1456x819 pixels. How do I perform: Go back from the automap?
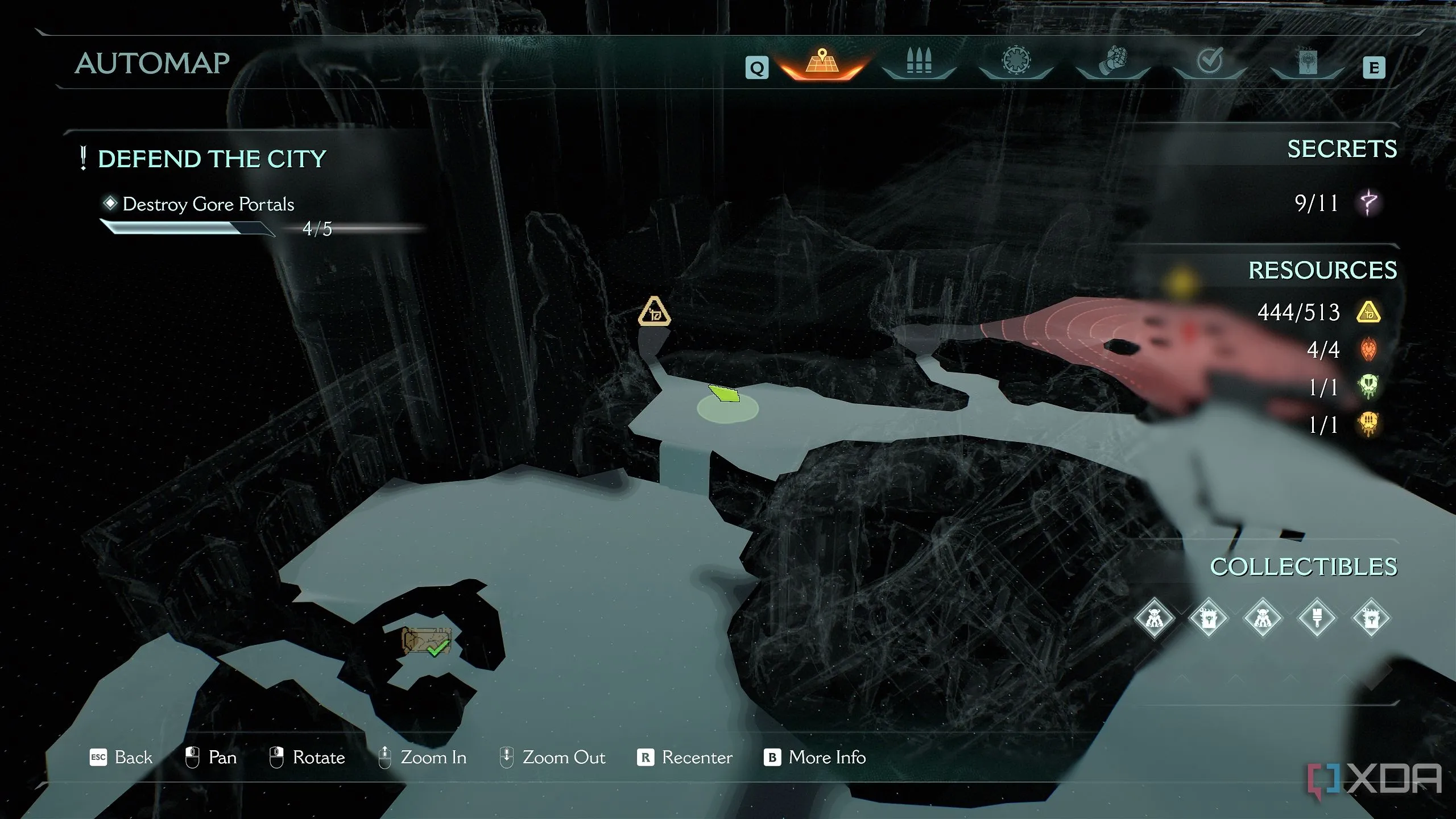(x=122, y=758)
